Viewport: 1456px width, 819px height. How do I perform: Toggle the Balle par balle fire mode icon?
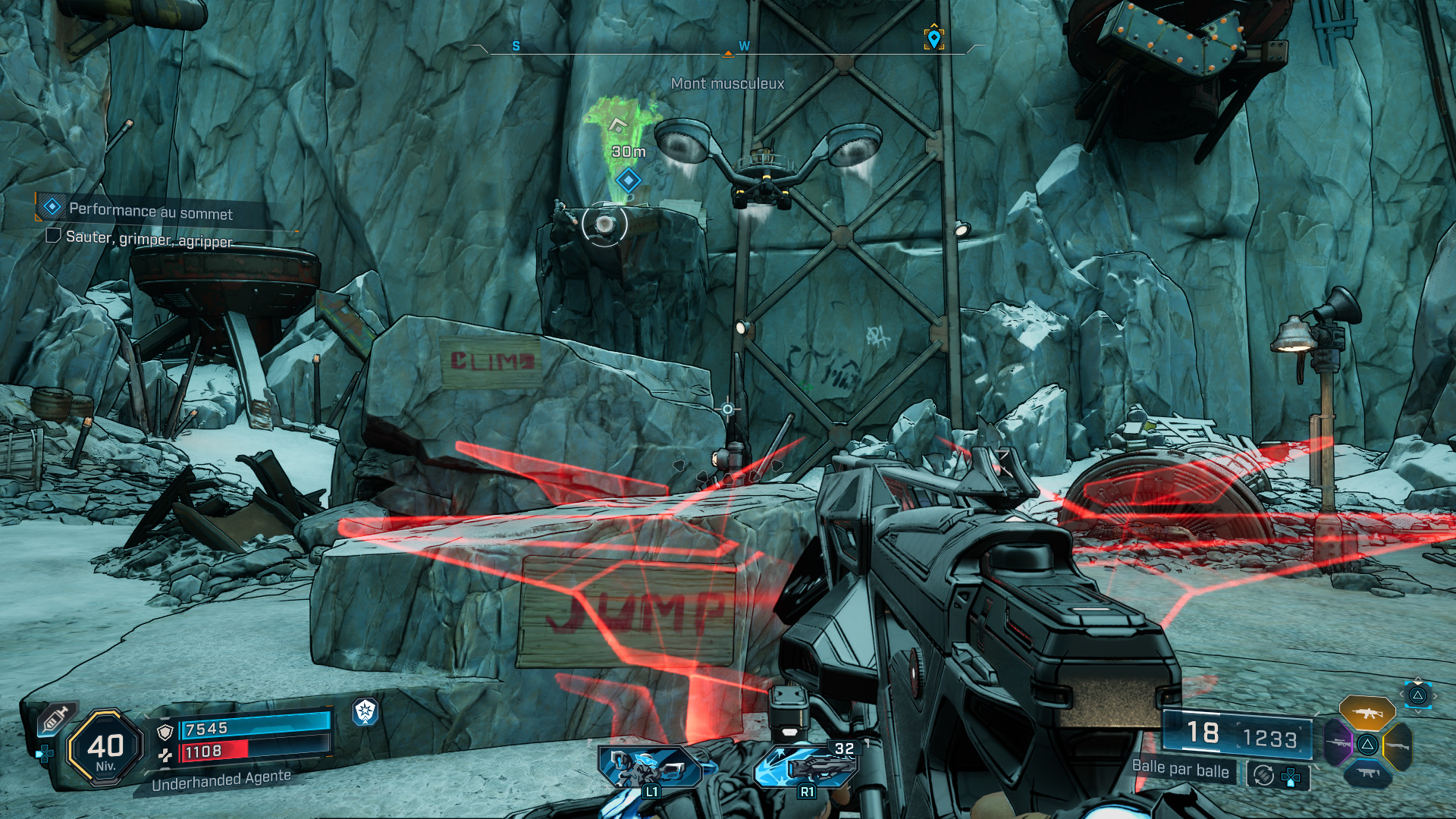click(1263, 775)
